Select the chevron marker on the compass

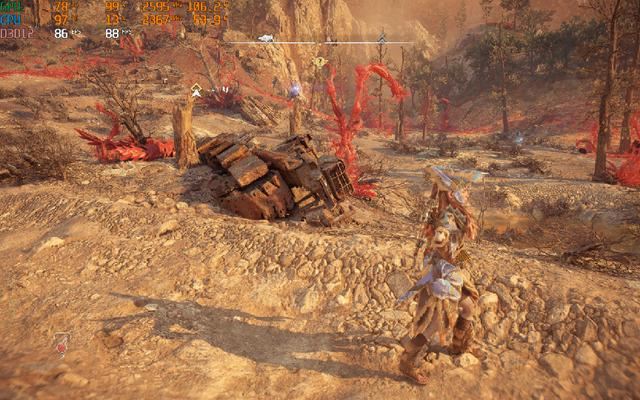(x=381, y=38)
